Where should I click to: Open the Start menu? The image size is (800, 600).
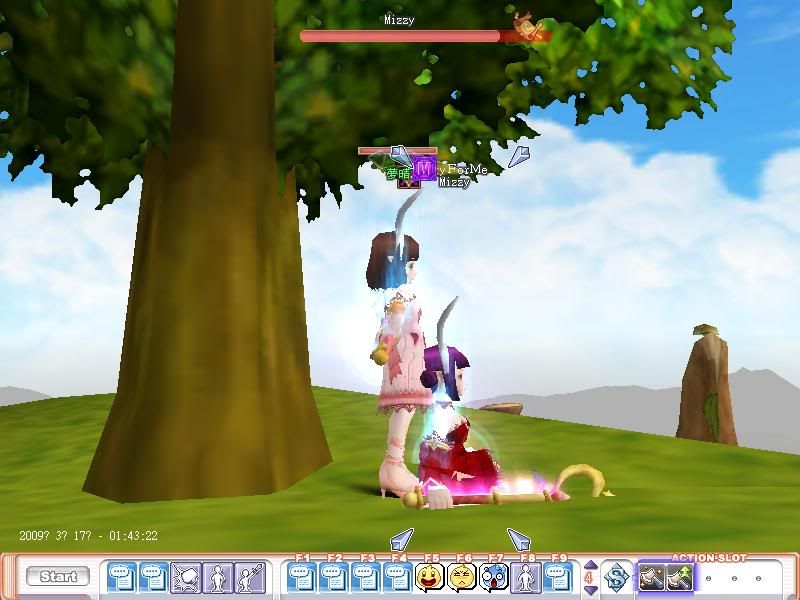[58, 577]
